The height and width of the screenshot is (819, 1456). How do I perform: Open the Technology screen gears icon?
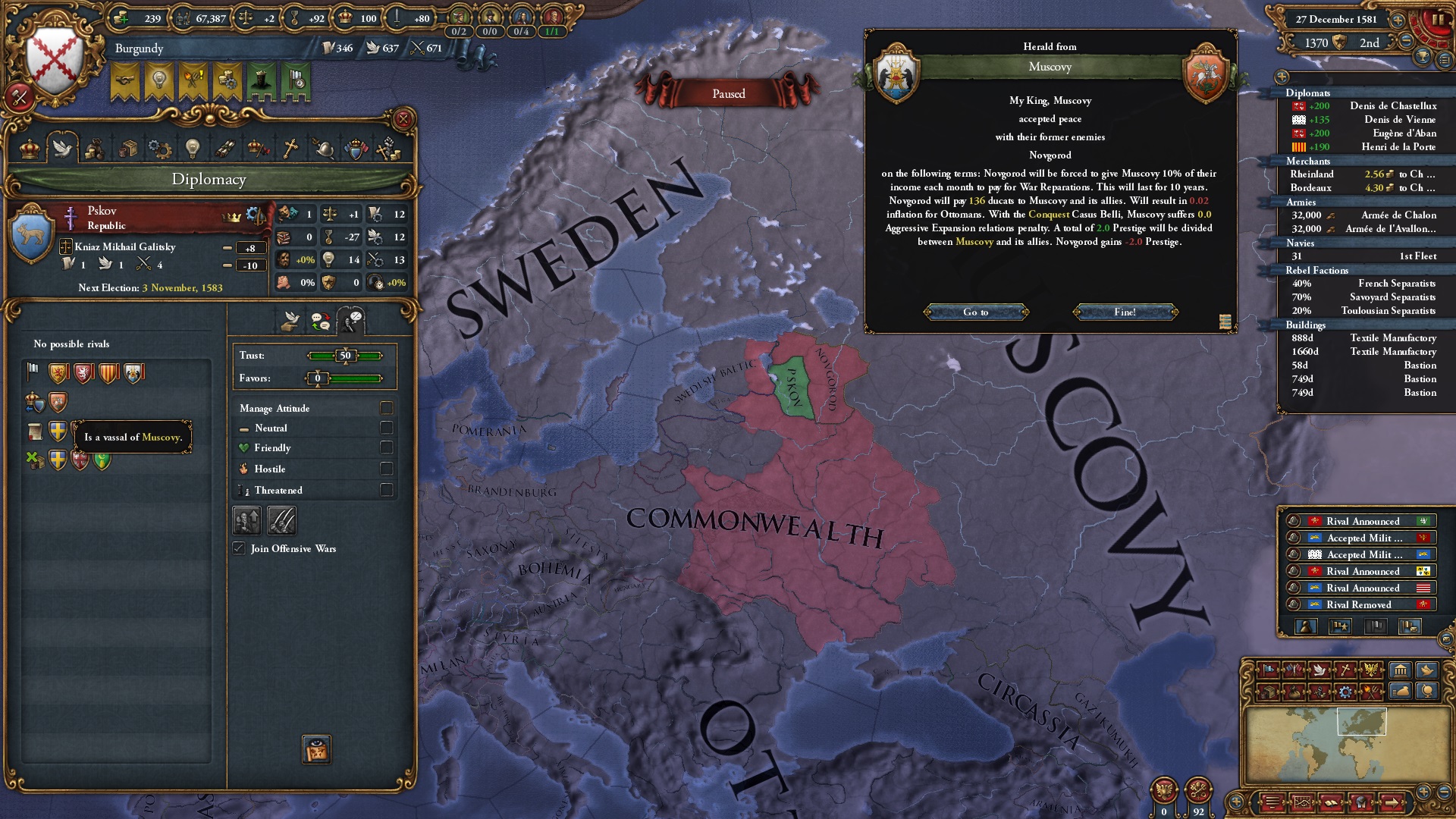(x=159, y=149)
